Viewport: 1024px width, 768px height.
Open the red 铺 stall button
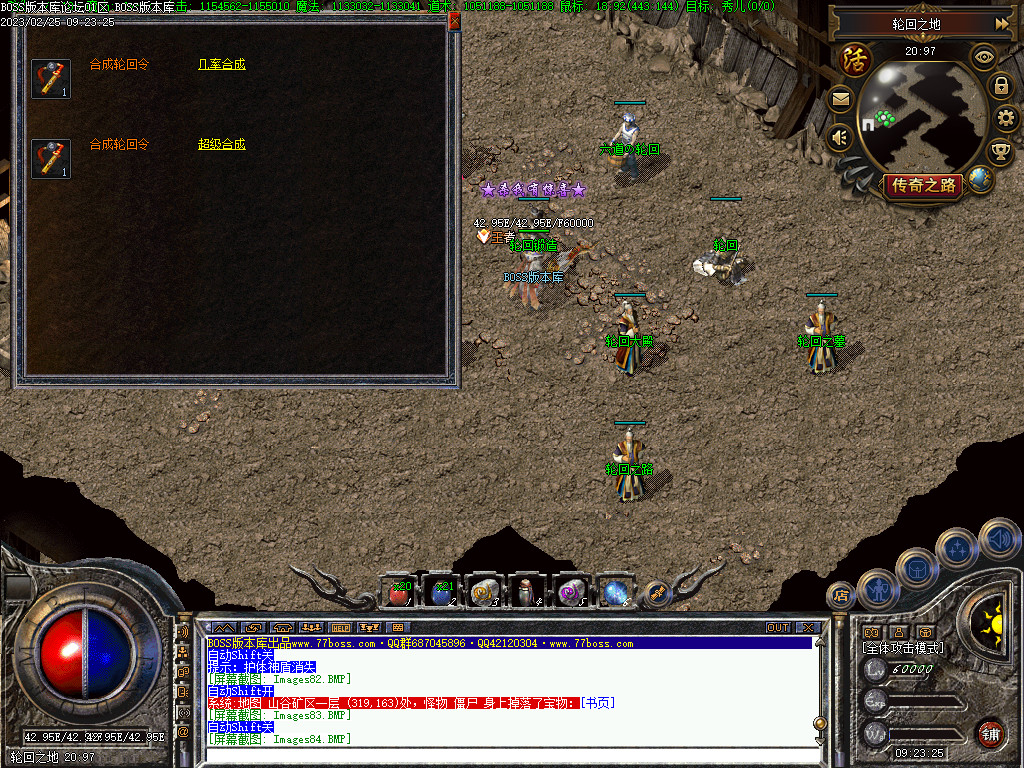click(990, 732)
